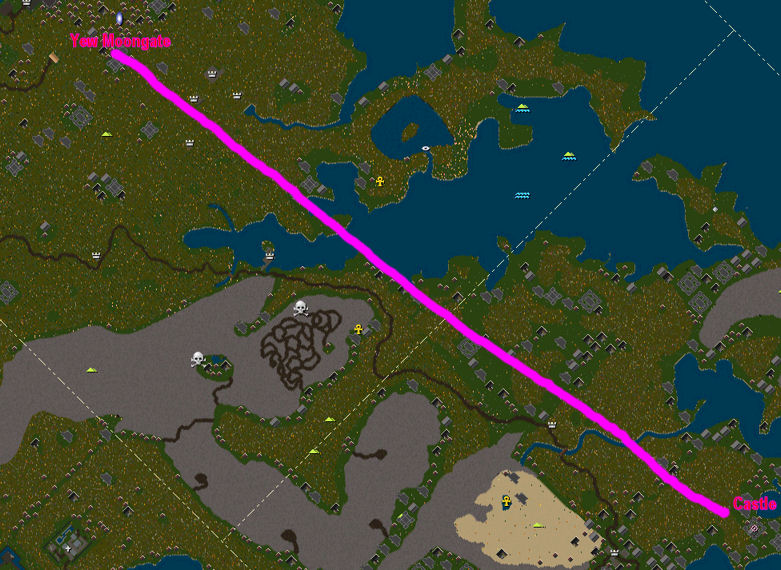Click the blue moongate map marker
This screenshot has width=781, height=570.
pyautogui.click(x=119, y=18)
